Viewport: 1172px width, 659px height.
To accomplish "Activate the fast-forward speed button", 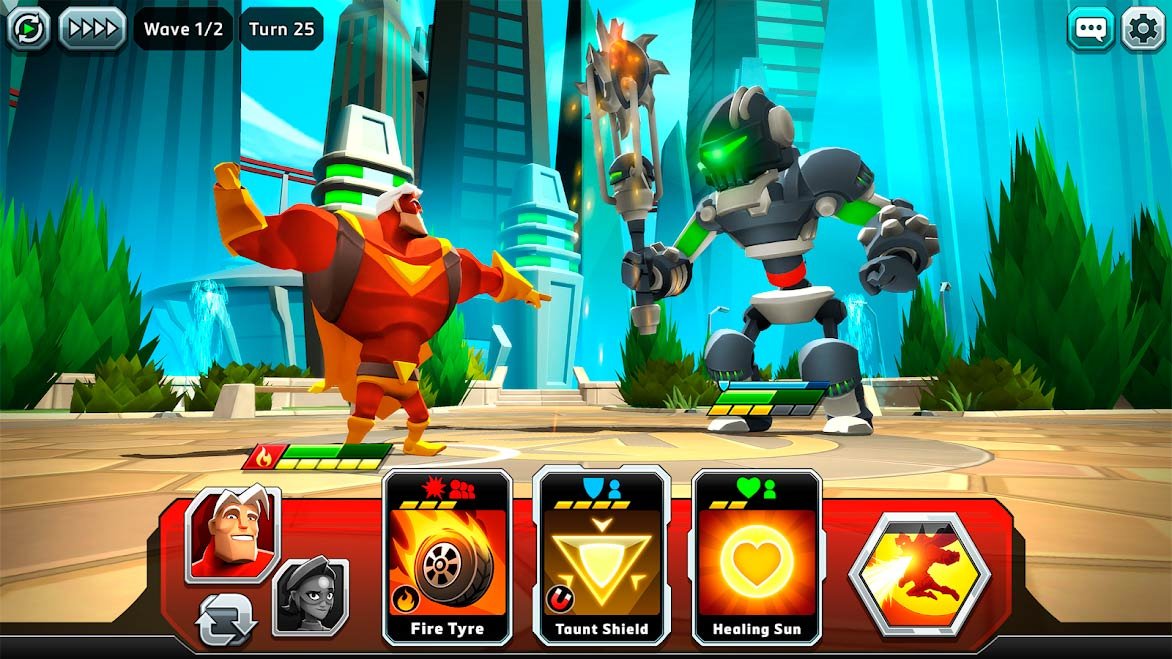I will point(92,28).
